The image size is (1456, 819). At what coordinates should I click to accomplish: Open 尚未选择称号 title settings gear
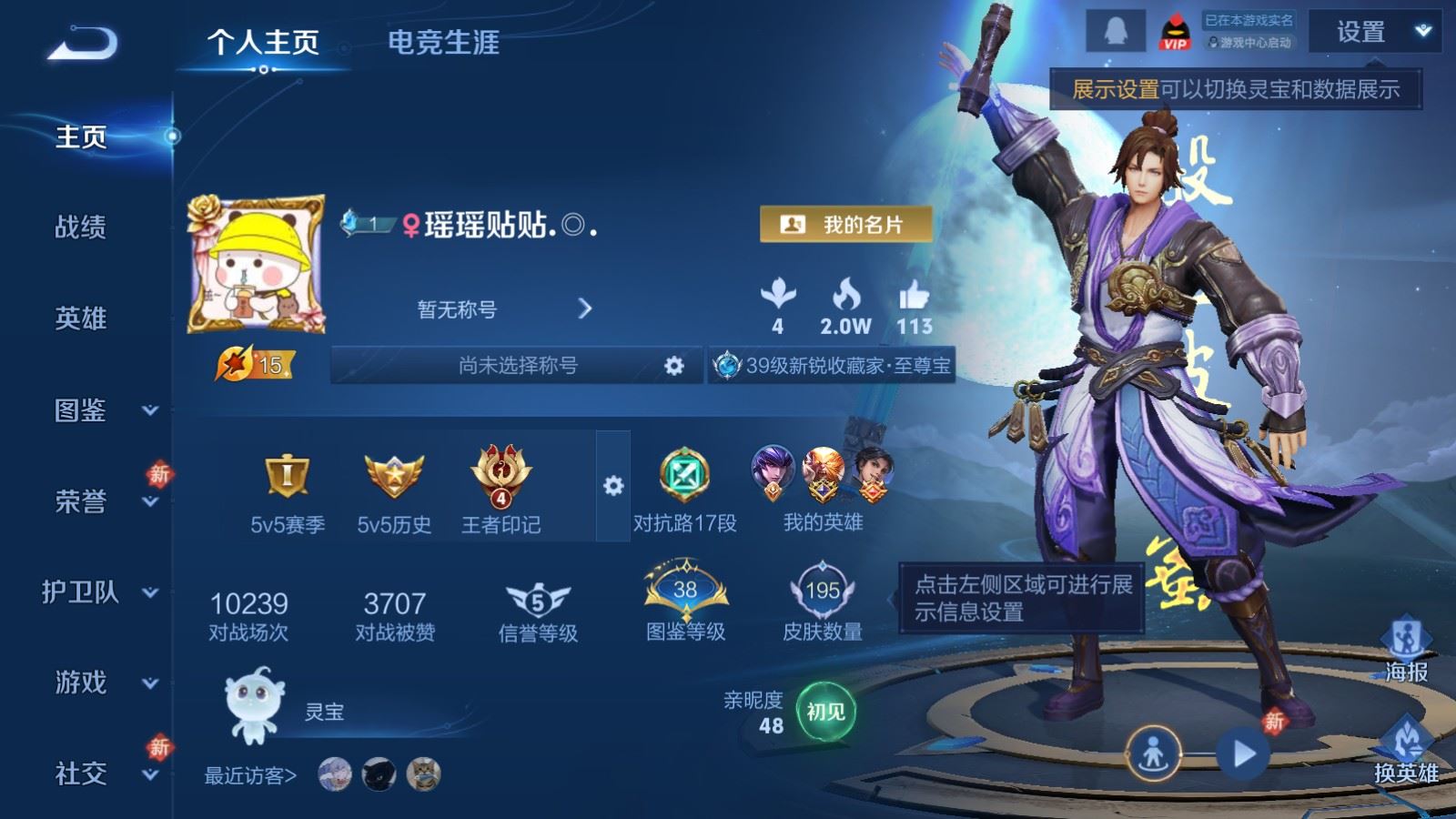click(673, 366)
